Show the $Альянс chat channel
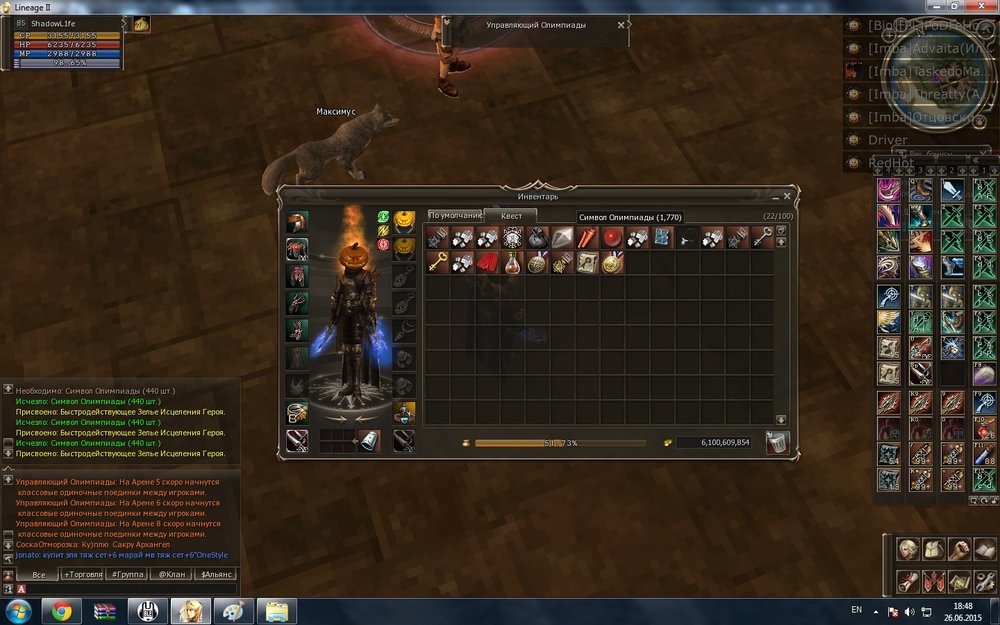This screenshot has height=625, width=1000. click(x=216, y=574)
